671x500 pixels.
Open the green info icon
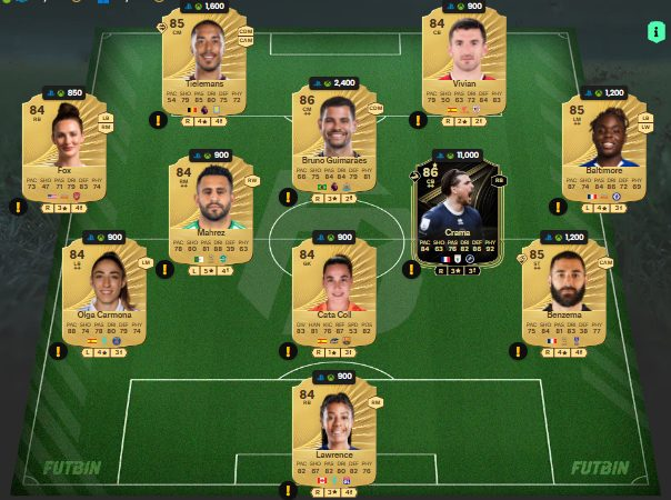656,33
